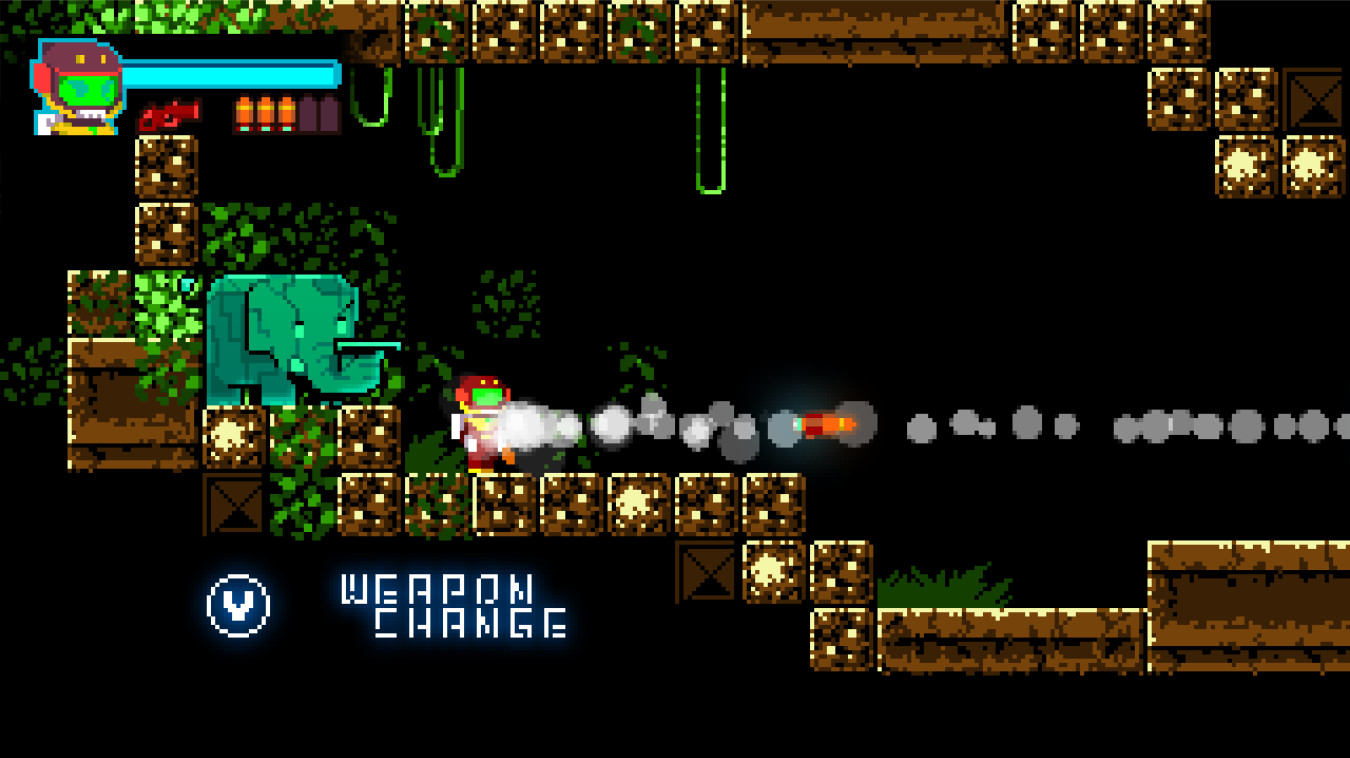Click the looping vine near the top ceiling blocks
The height and width of the screenshot is (758, 1350).
pos(372,95)
